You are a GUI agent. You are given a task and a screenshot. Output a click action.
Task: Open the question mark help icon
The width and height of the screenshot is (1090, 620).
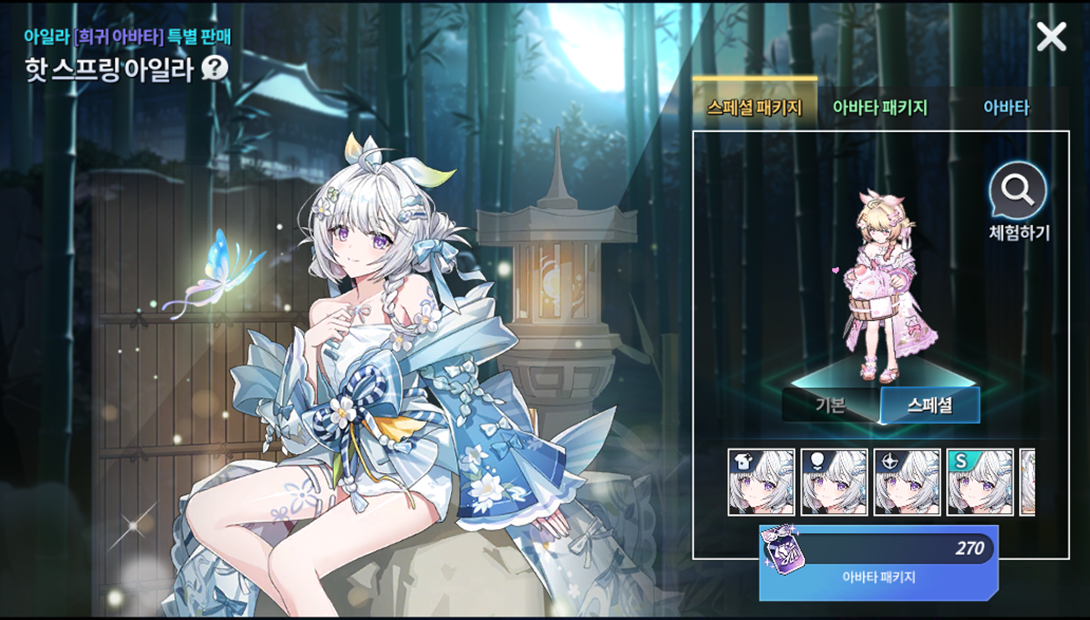click(x=215, y=69)
